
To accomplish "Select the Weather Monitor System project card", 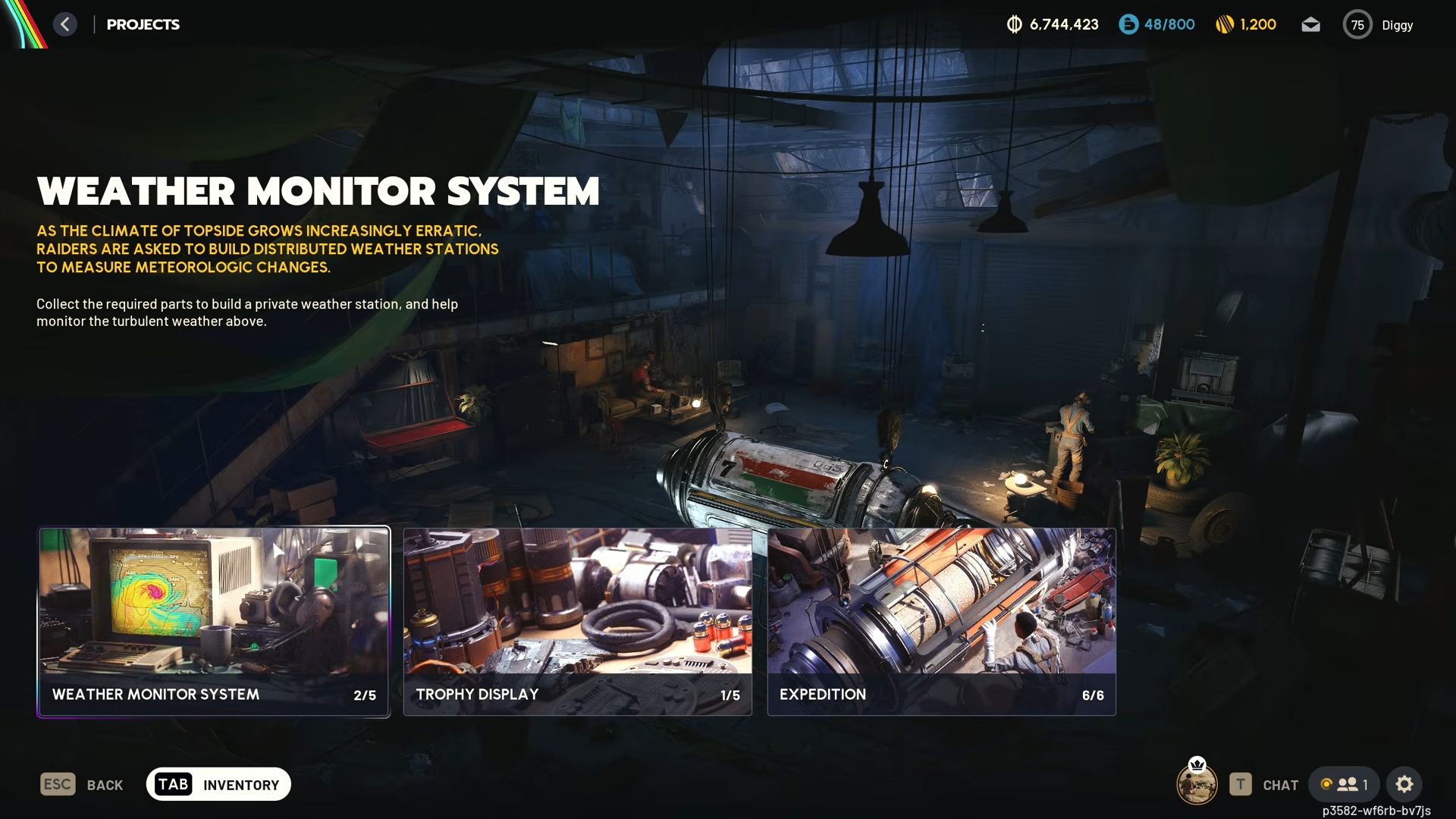I will 214,621.
